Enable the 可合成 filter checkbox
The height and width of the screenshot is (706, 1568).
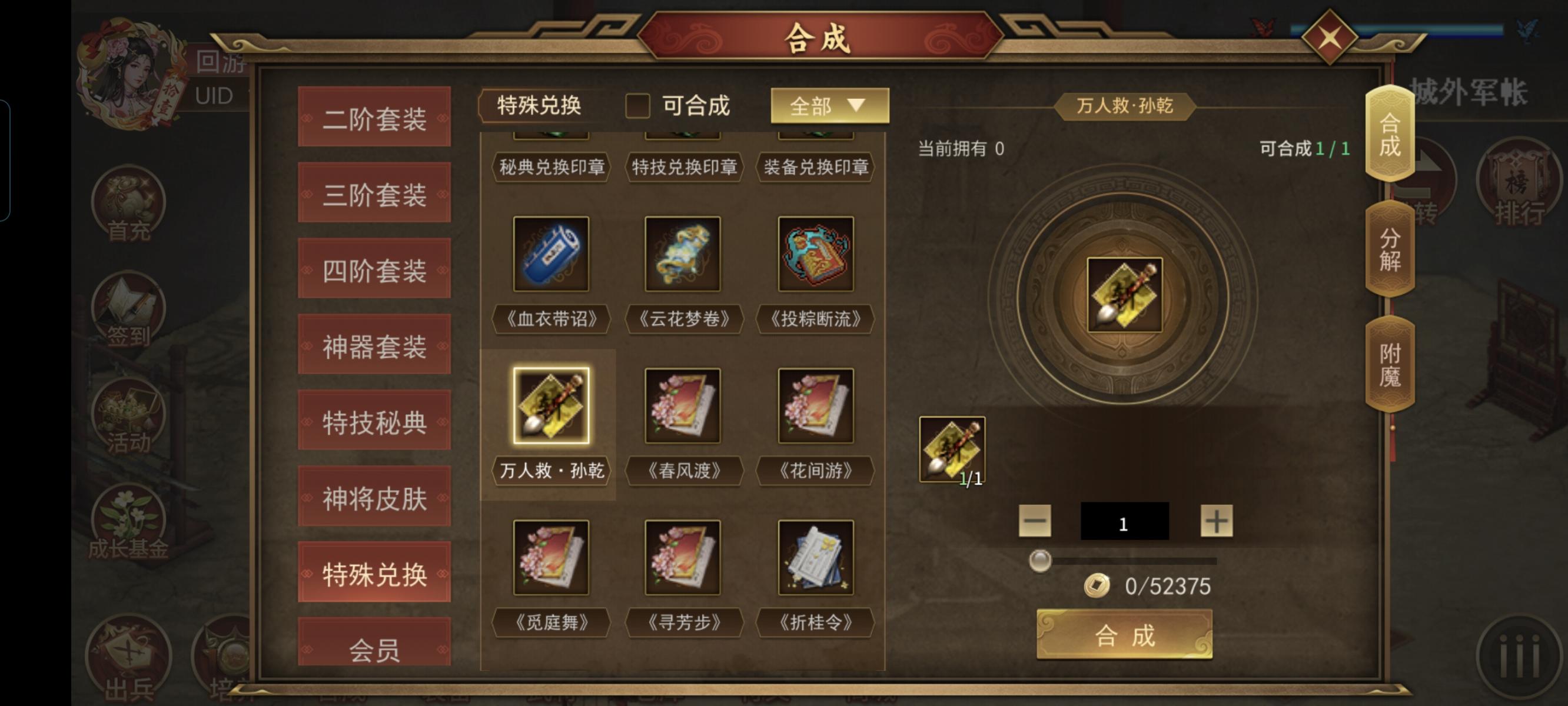638,106
